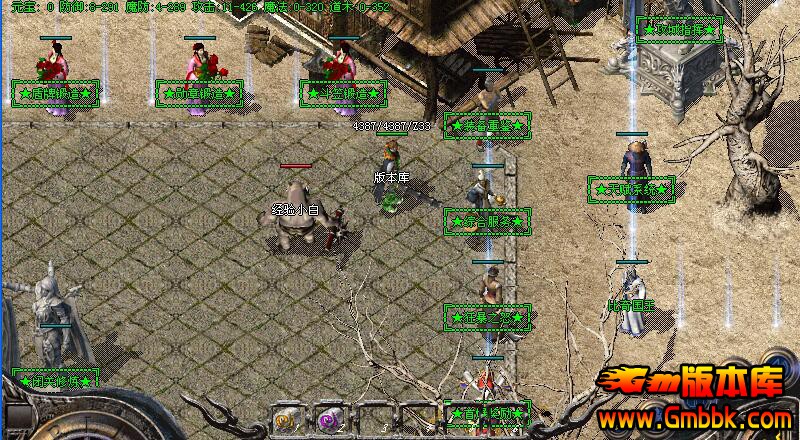Use the purple swirl scroll in belt slot 2

pyautogui.click(x=329, y=419)
